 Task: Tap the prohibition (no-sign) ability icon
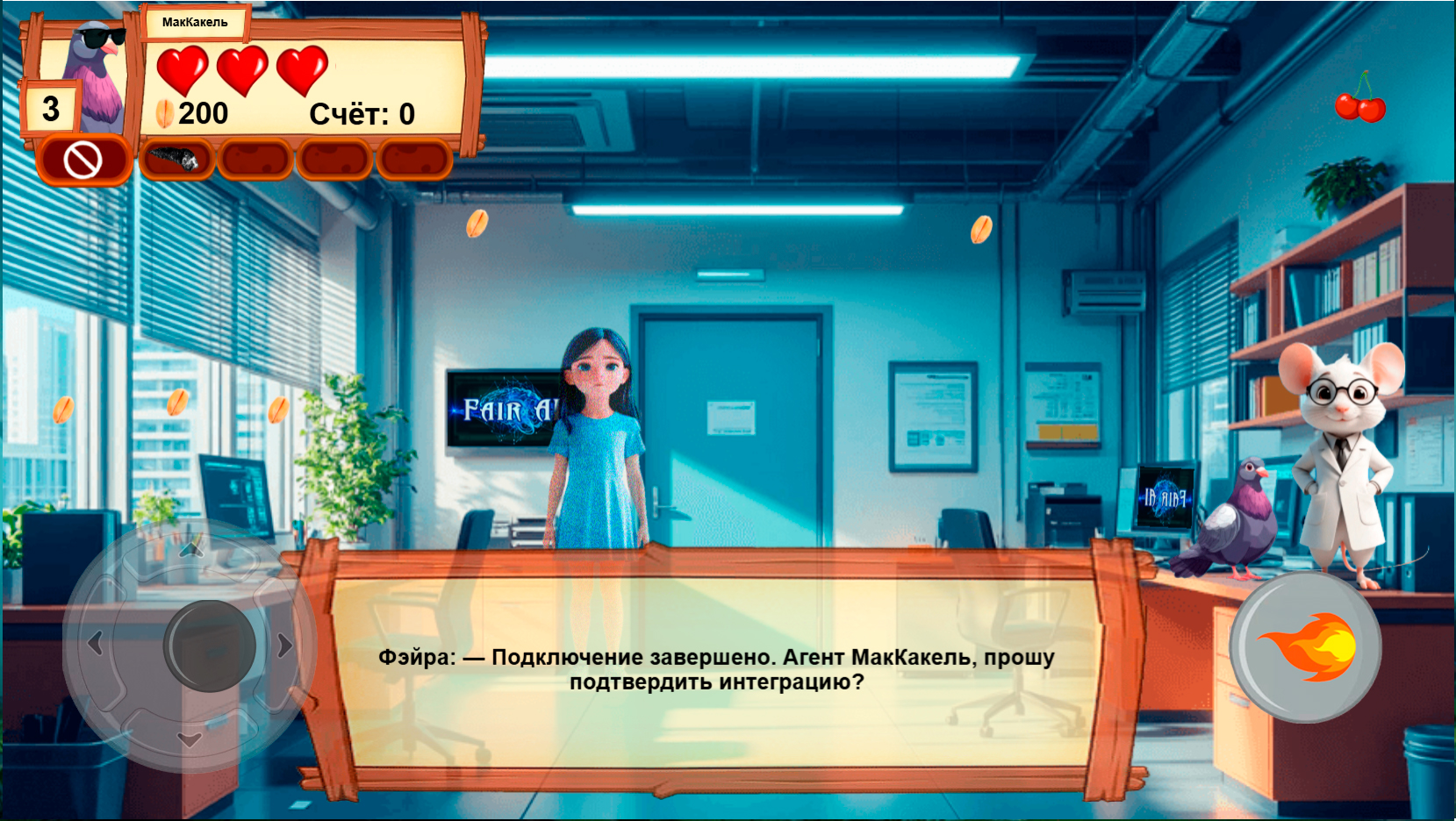(x=83, y=160)
